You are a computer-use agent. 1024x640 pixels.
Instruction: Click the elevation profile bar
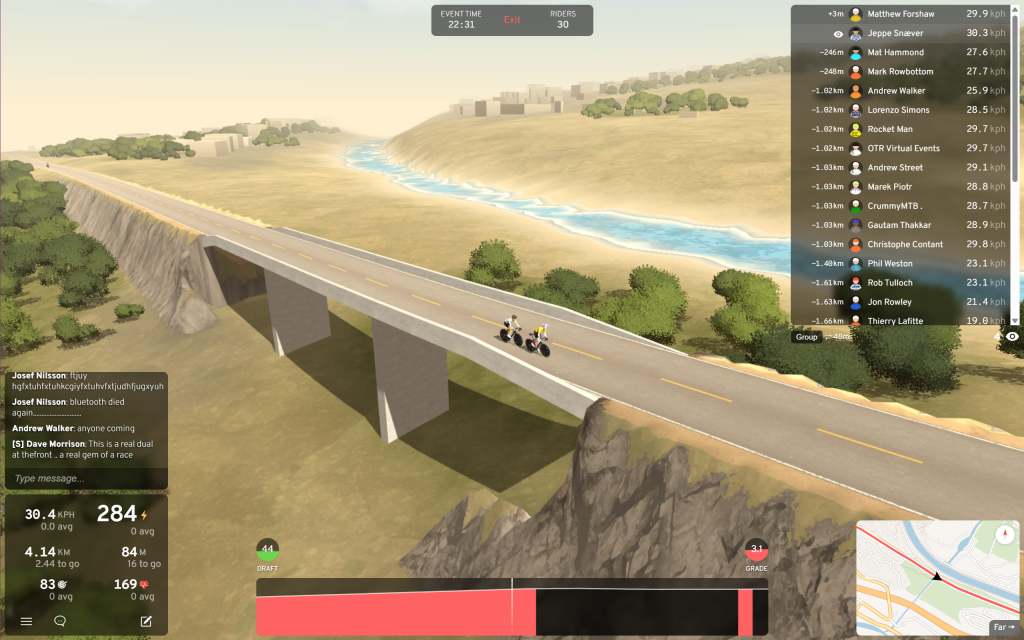(x=511, y=607)
